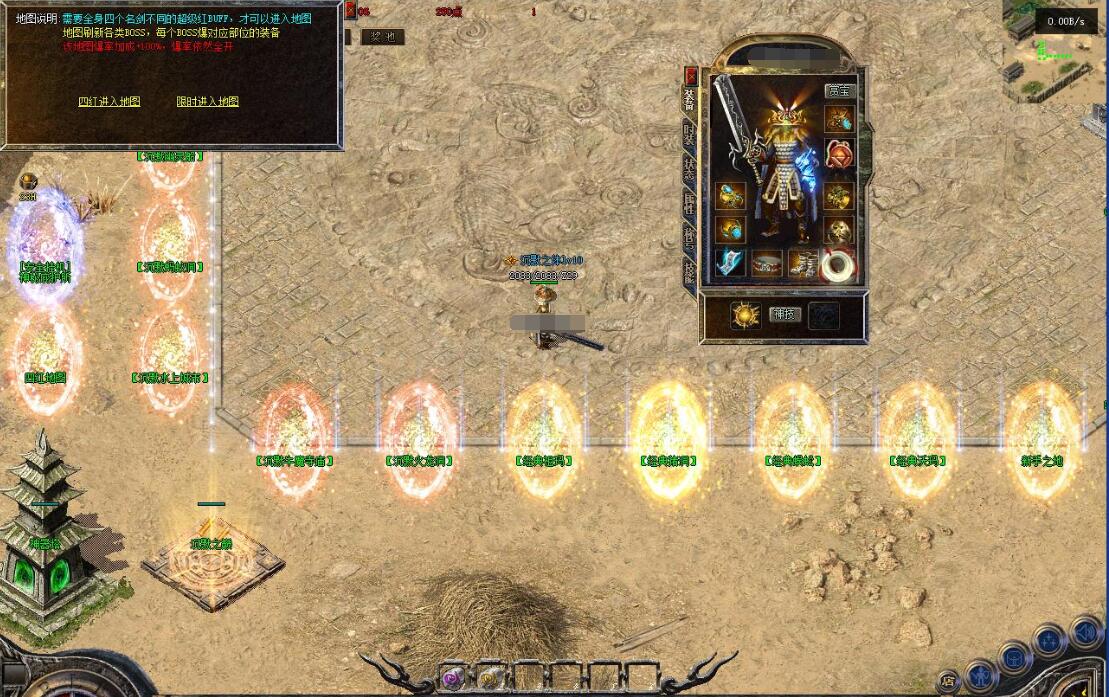Select the golden skull helmet slot
The height and width of the screenshot is (697, 1109).
839,230
